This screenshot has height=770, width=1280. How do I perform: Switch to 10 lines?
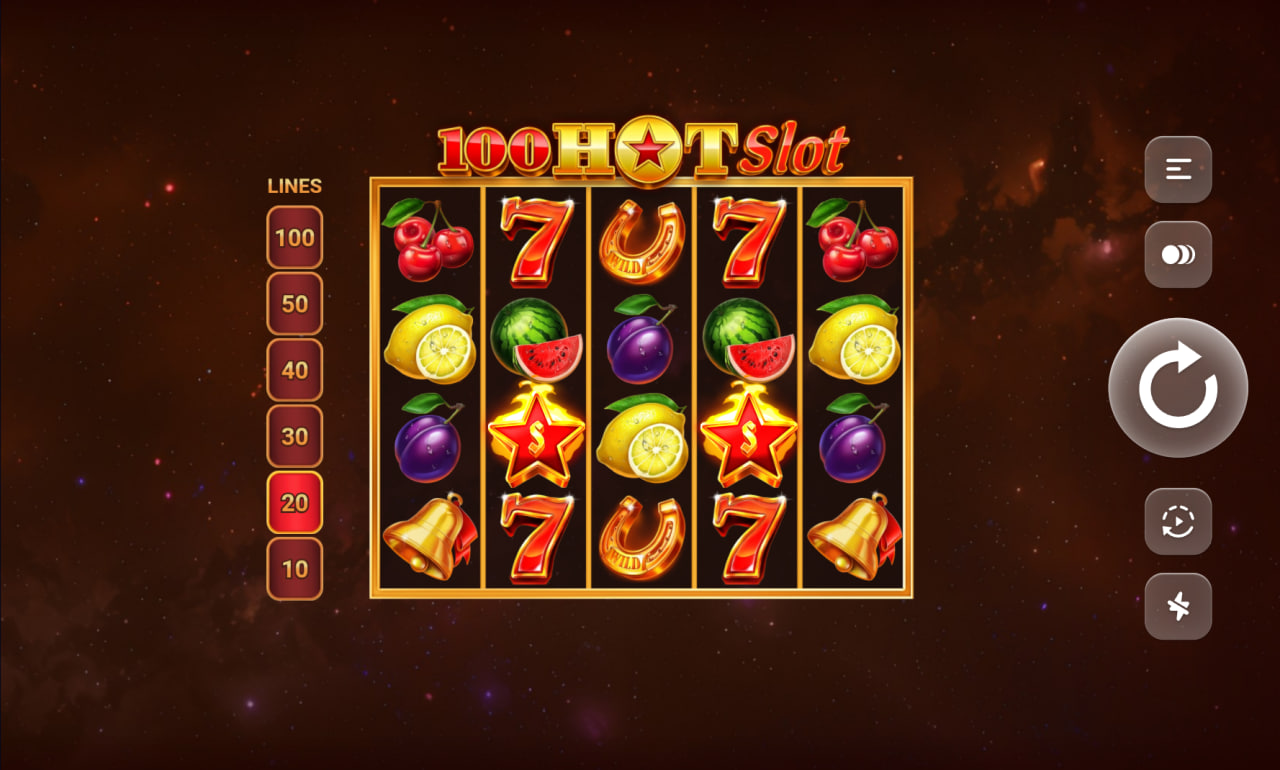pos(294,568)
